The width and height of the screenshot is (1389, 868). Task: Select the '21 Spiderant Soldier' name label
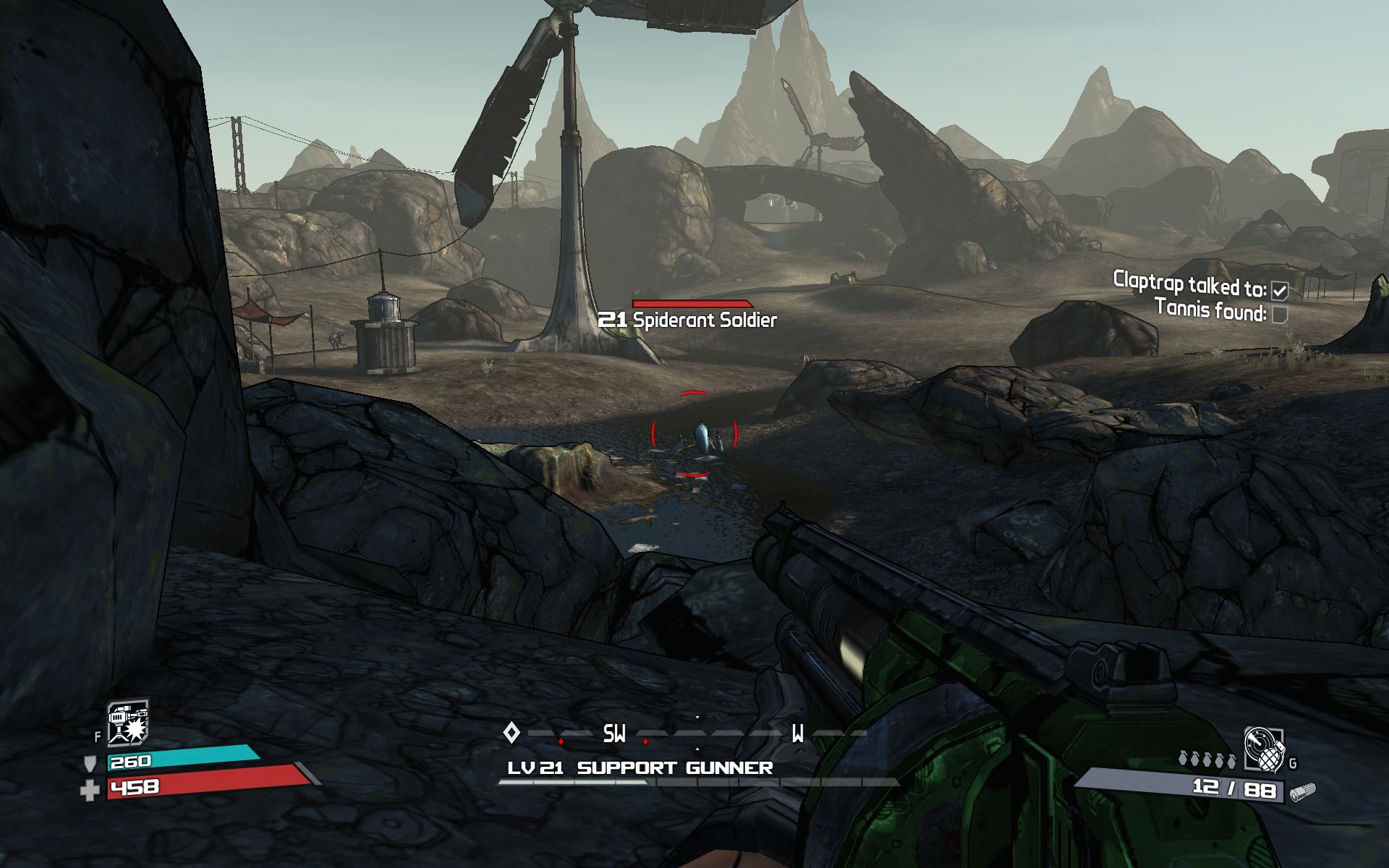click(x=687, y=318)
